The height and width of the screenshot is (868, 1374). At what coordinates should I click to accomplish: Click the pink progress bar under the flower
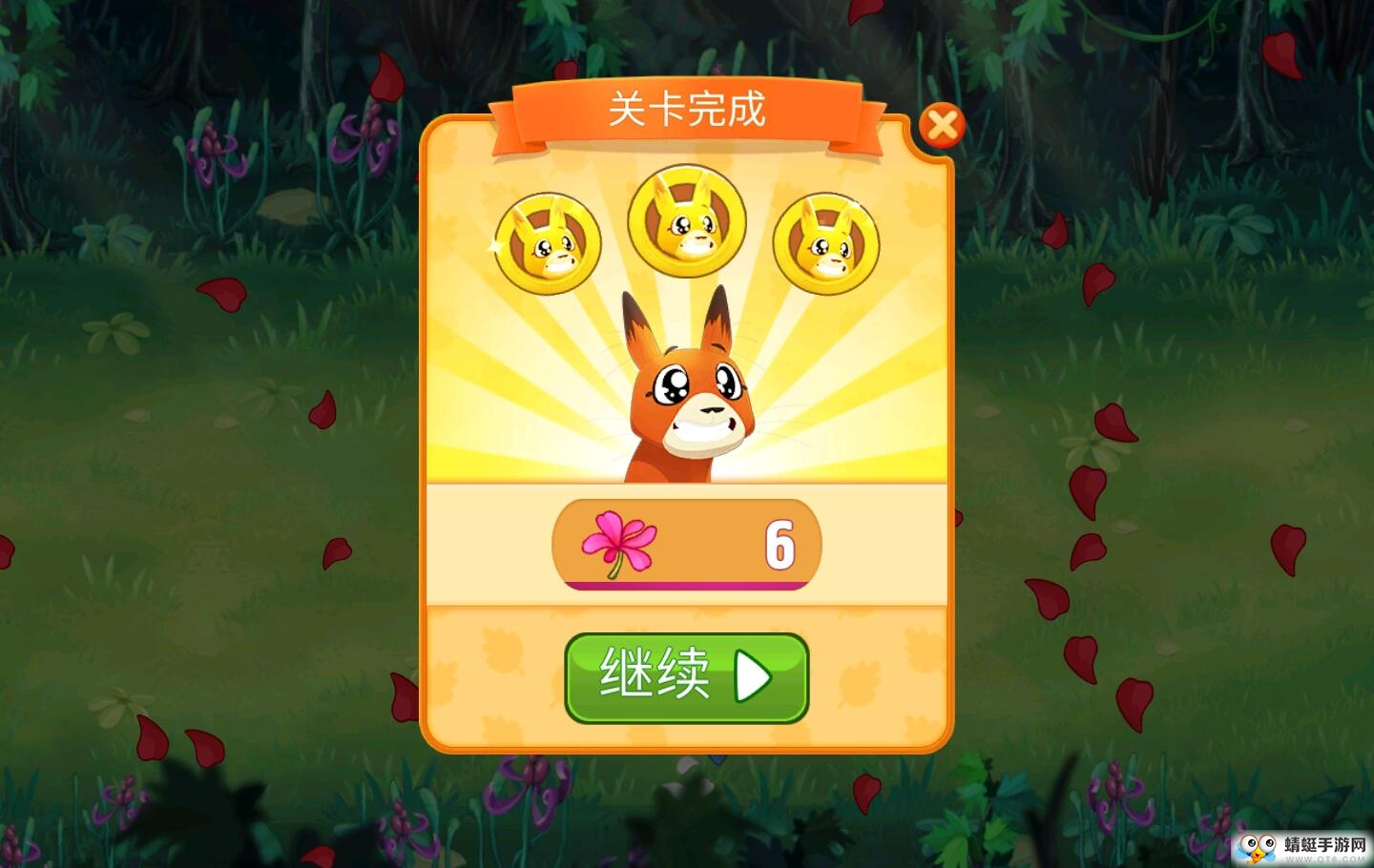[685, 584]
